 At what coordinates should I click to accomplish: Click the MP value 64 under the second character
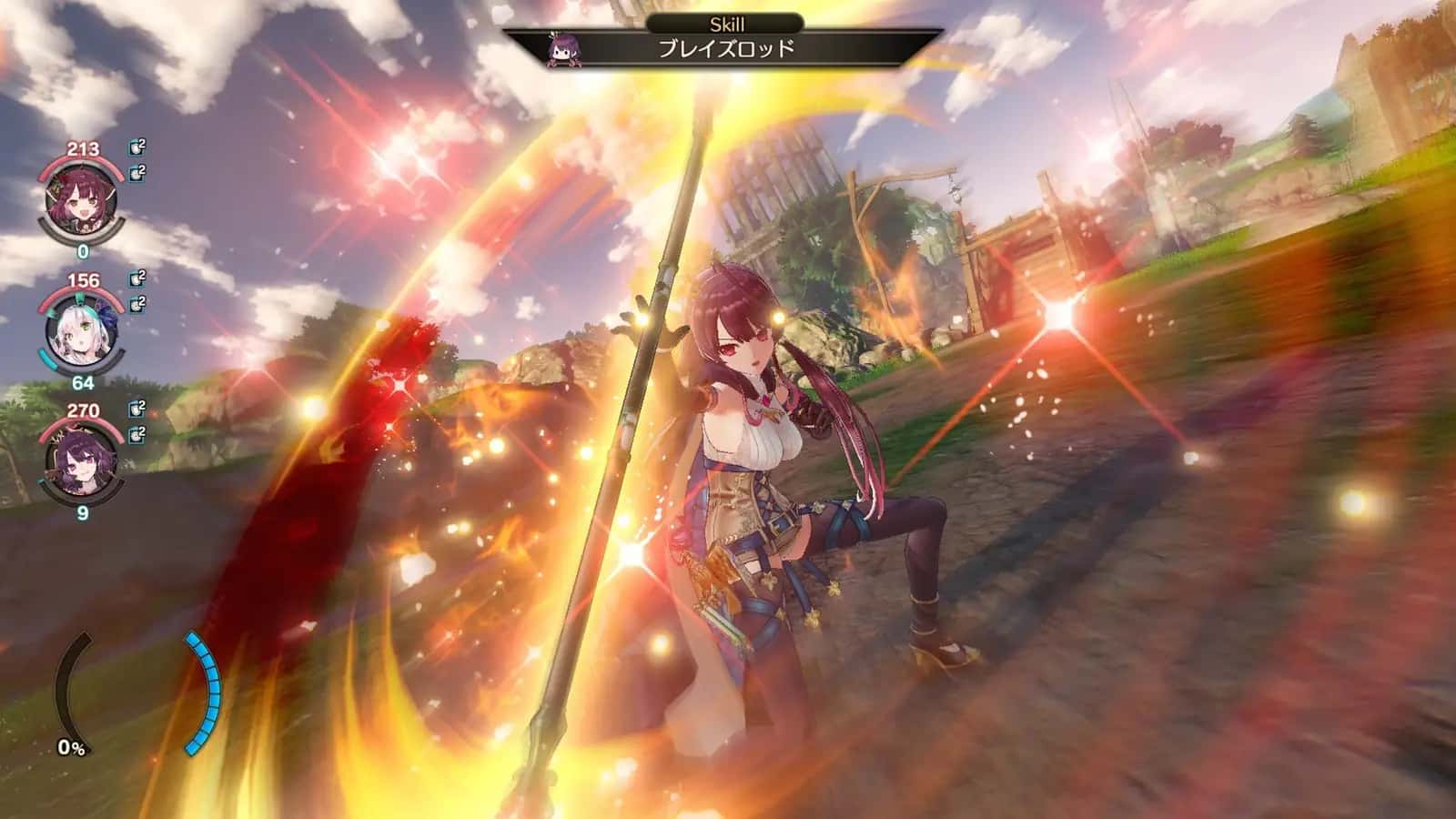[82, 383]
